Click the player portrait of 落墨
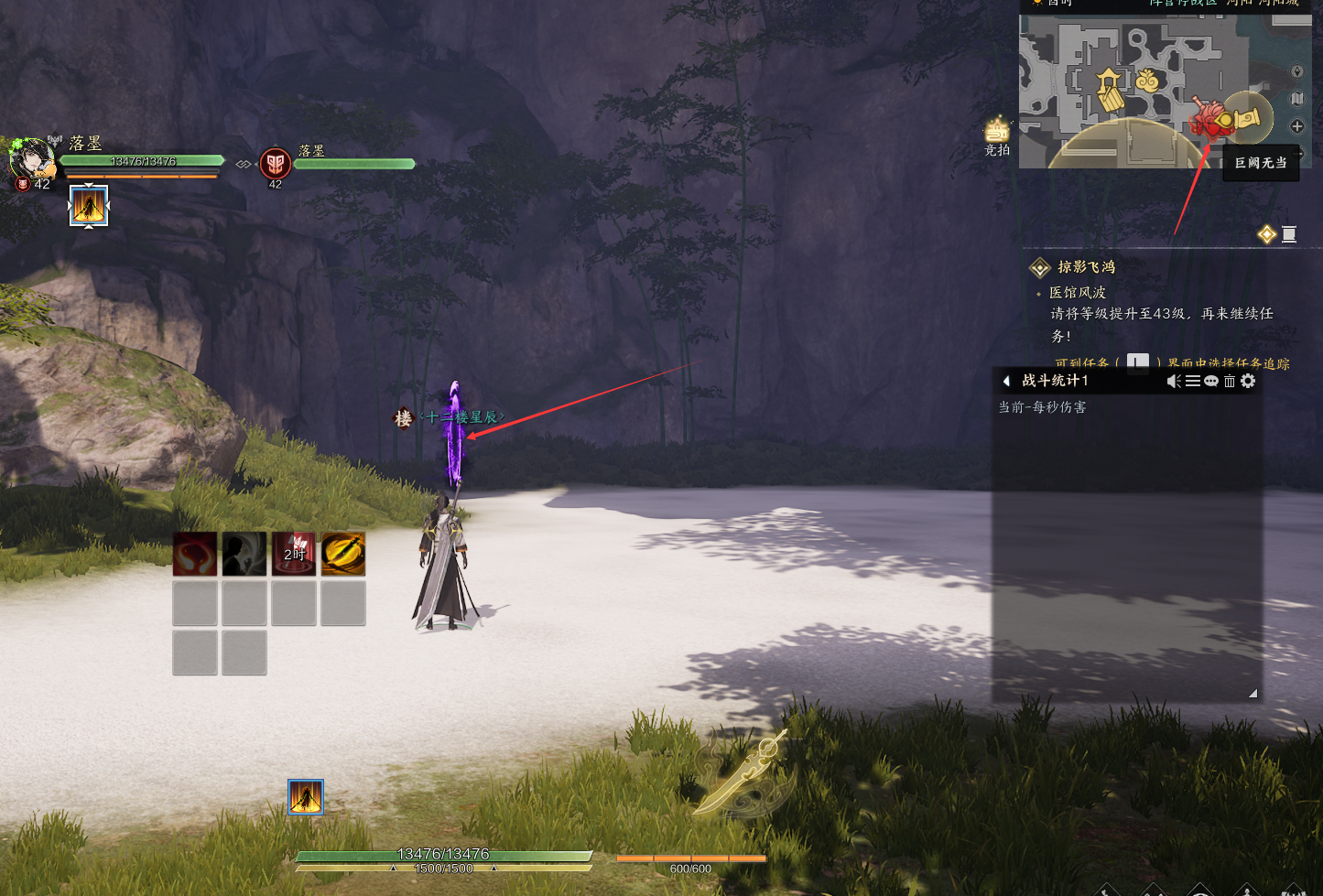This screenshot has height=896, width=1323. (32, 159)
